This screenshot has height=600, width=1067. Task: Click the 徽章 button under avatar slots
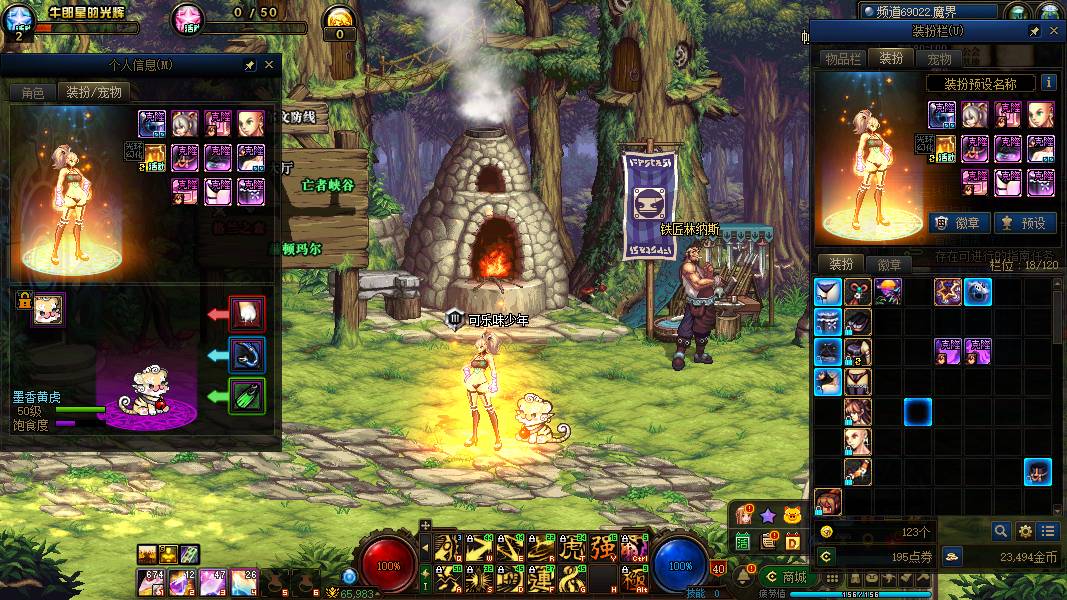[959, 223]
